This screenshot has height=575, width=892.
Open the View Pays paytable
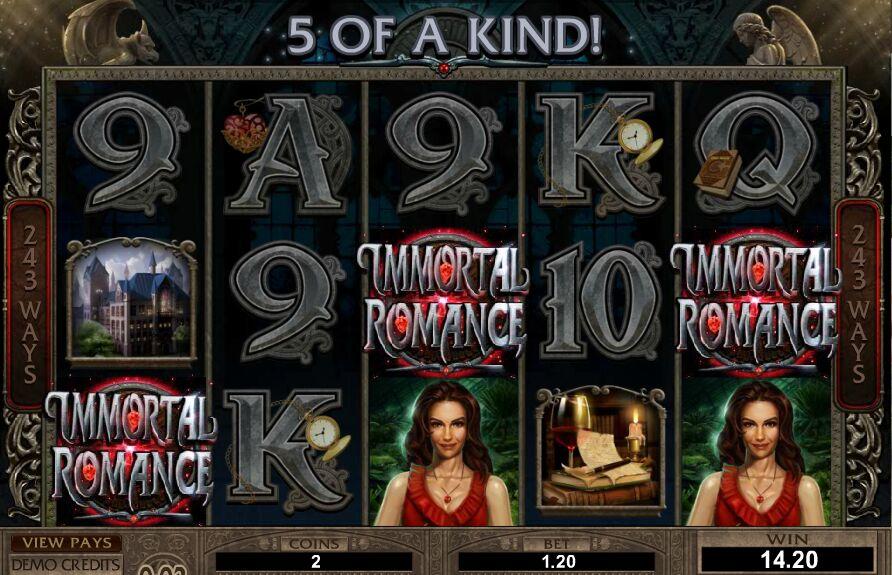click(x=66, y=543)
